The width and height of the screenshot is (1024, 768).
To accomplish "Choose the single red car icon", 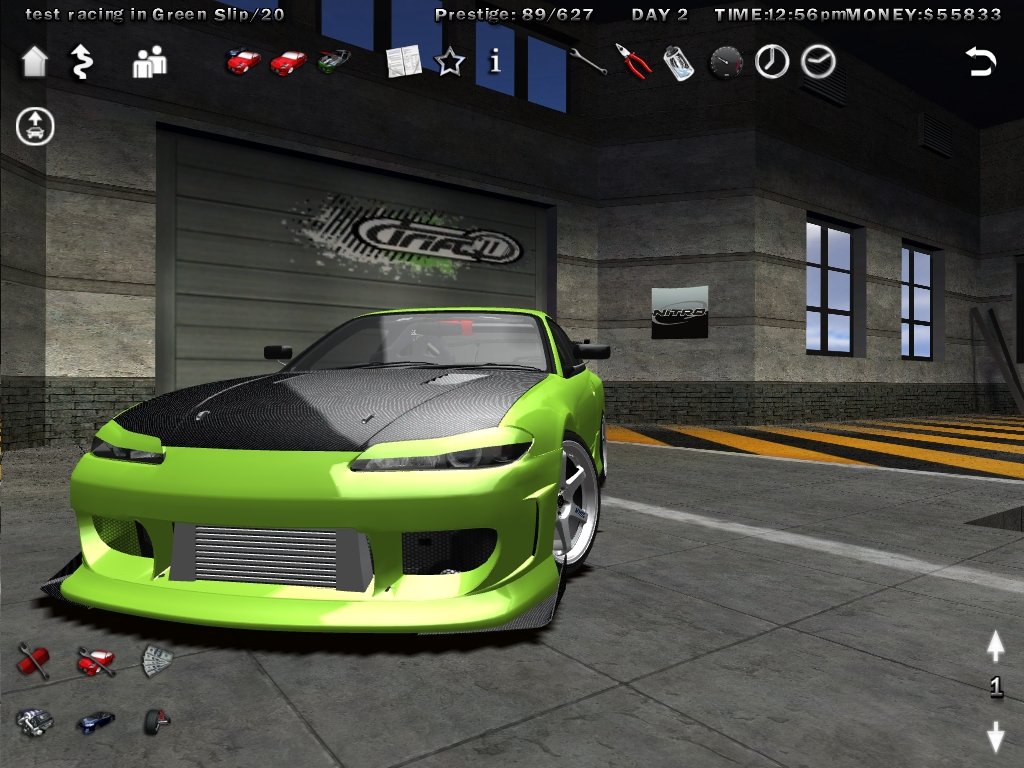I will pyautogui.click(x=289, y=63).
